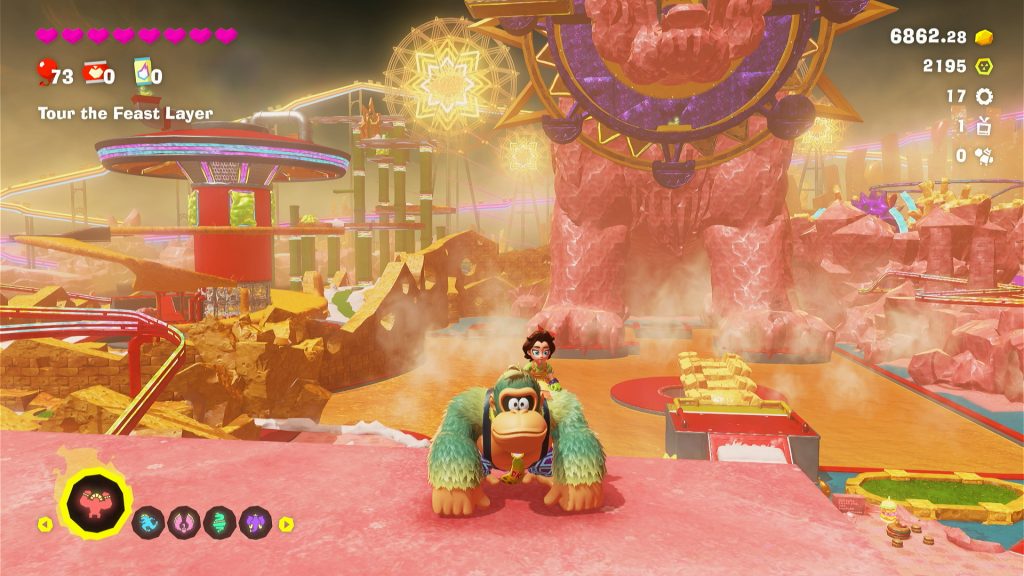Click the left yellow arrow of Bananza selector
This screenshot has height=576, width=1024.
pos(45,523)
